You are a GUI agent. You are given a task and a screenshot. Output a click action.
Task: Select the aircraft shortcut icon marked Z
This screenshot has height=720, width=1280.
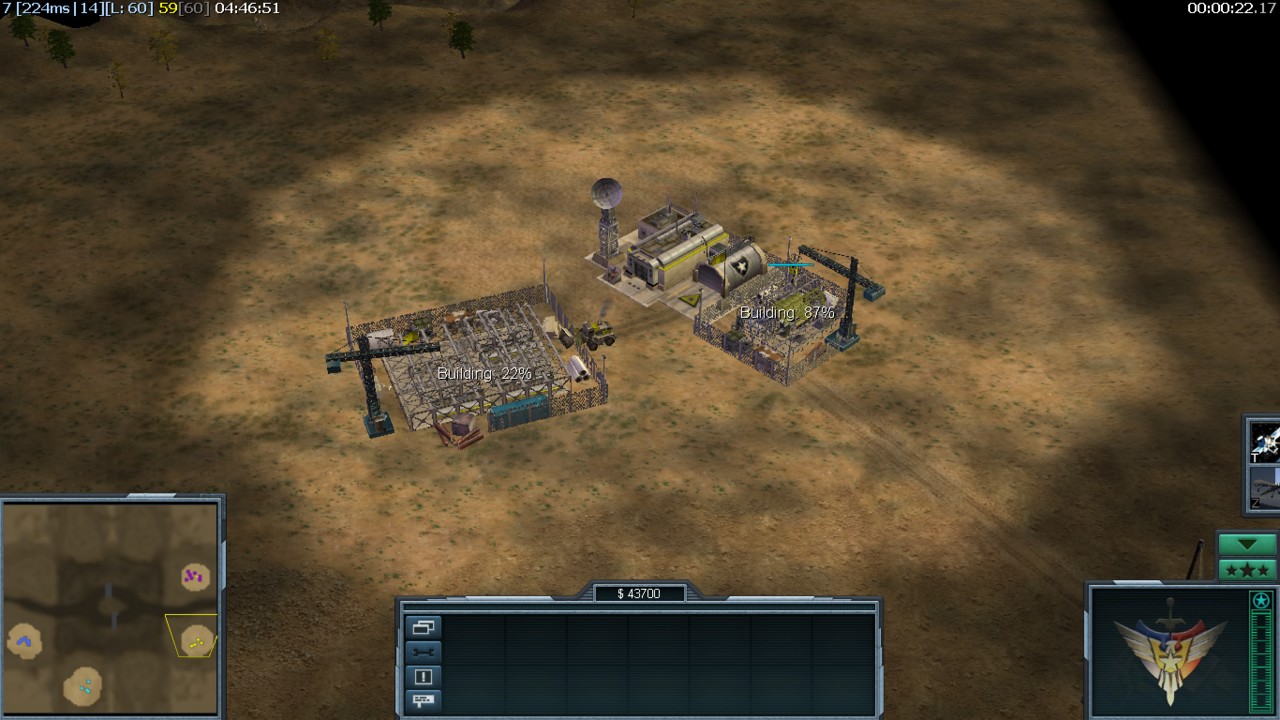pos(1265,489)
